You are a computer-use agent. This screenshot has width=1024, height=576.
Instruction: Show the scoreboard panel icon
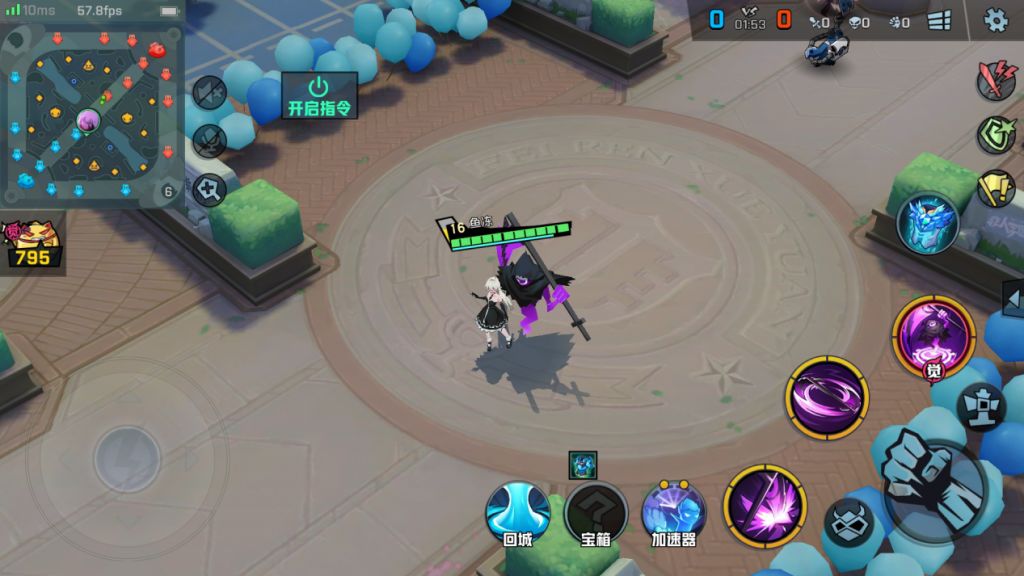[x=939, y=21]
